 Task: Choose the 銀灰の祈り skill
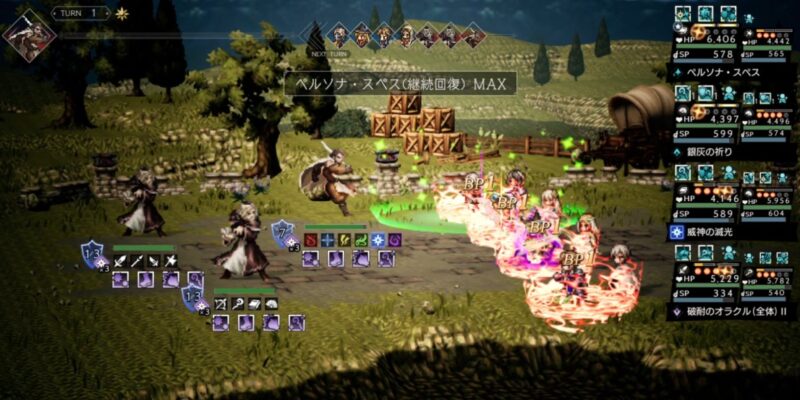[x=710, y=152]
